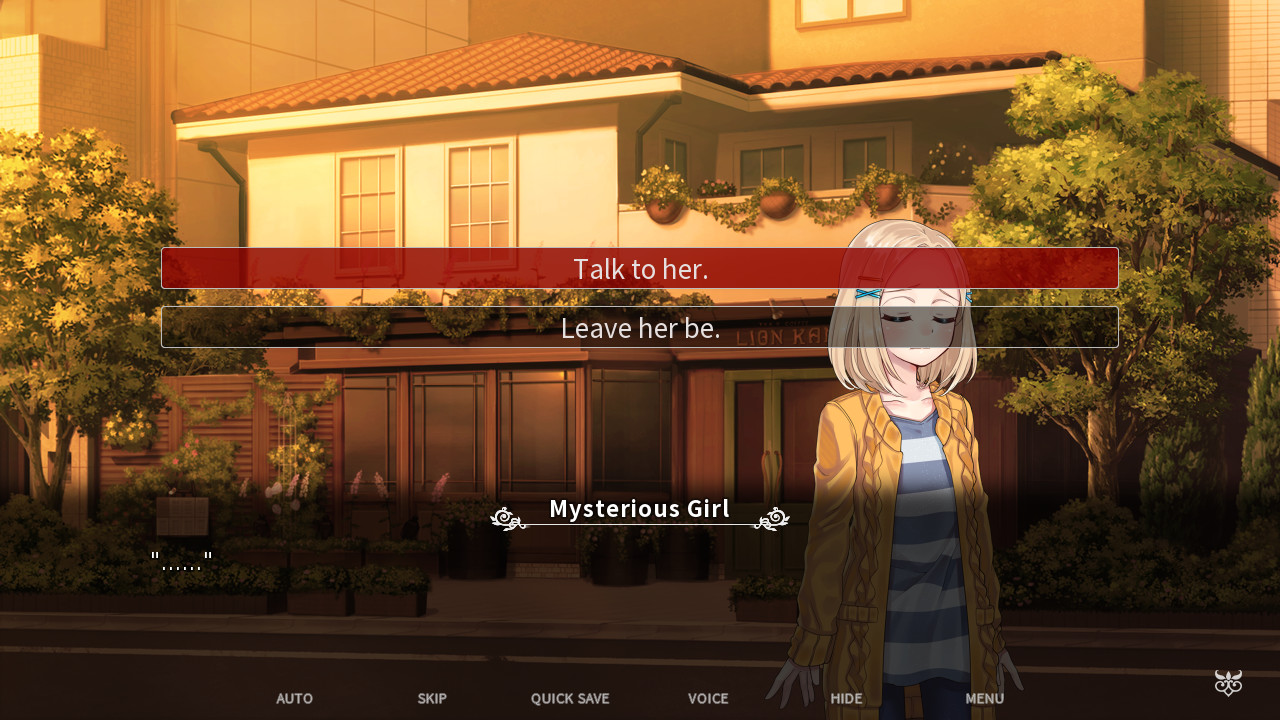Screen dimensions: 1280x720
Task: Perform a QUICK SAVE of progress
Action: [570, 698]
